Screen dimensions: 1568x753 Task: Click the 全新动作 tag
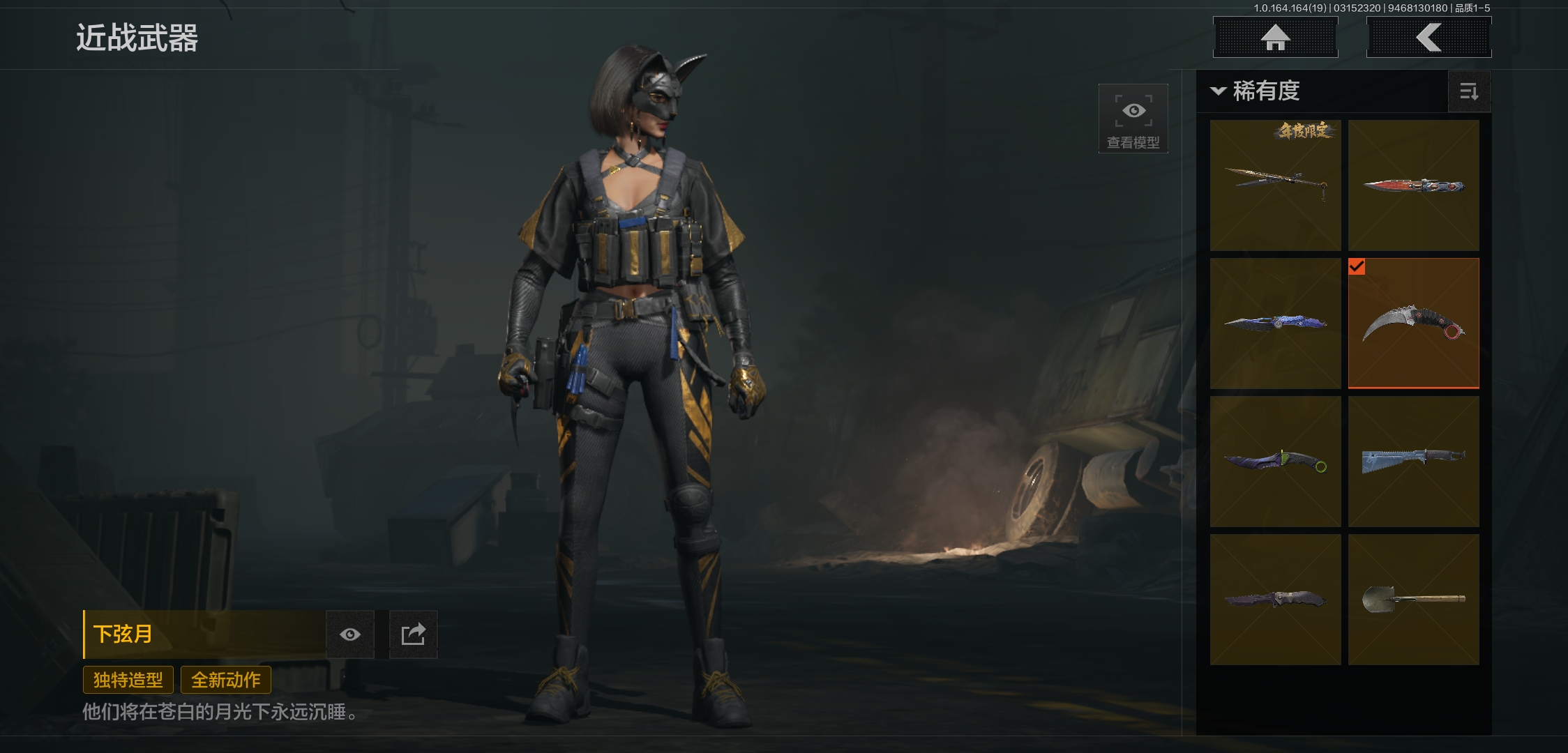click(x=226, y=680)
